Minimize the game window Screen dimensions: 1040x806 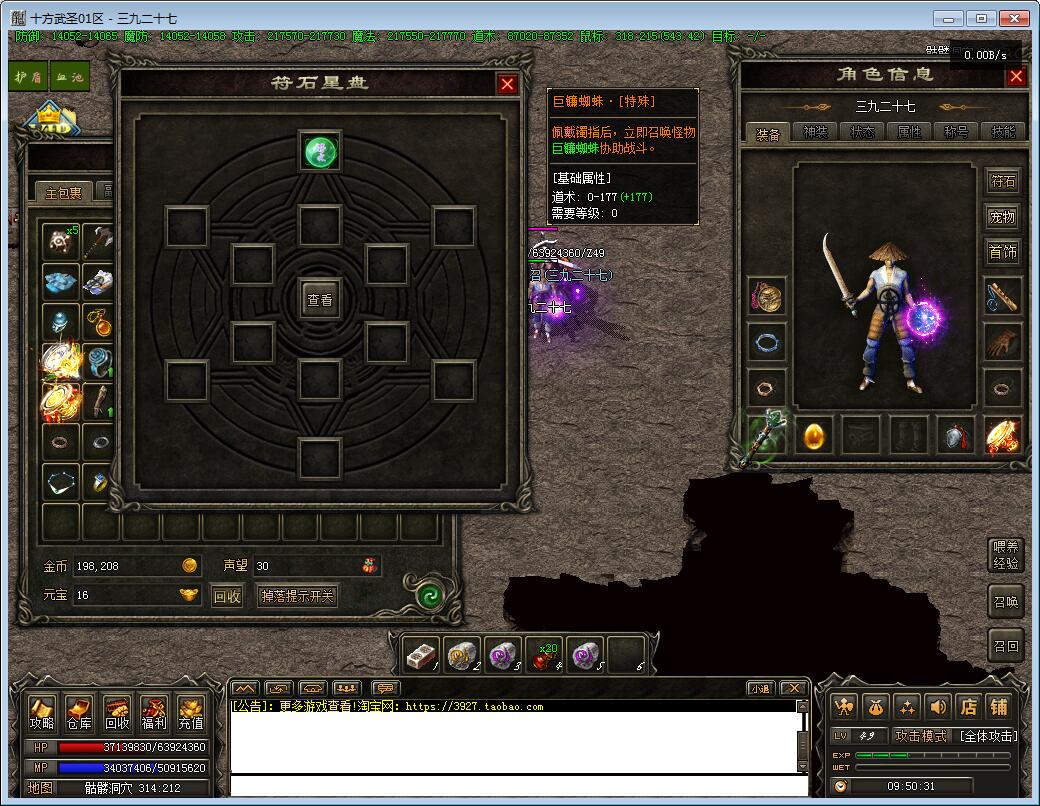click(x=951, y=18)
